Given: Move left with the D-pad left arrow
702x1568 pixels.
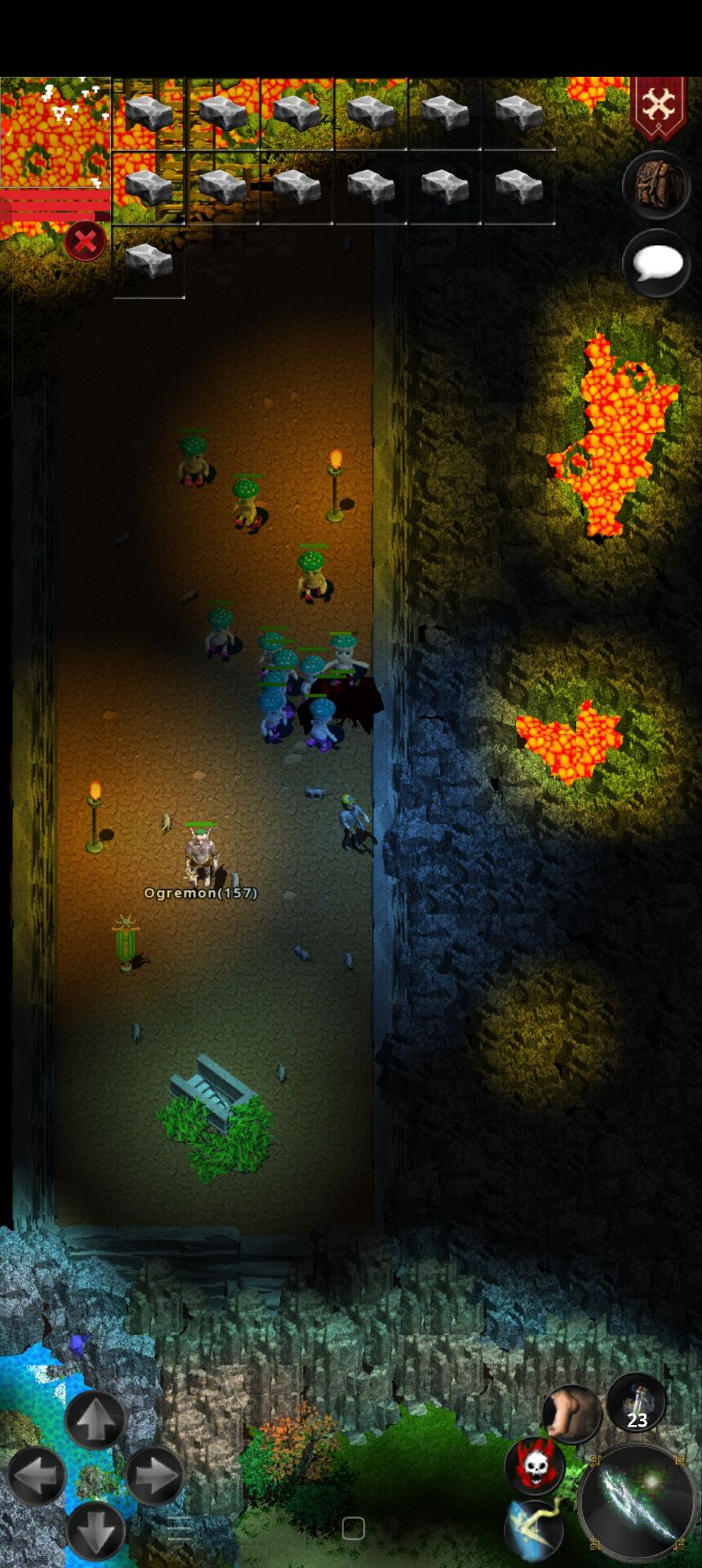Looking at the screenshot, I should click(37, 1476).
